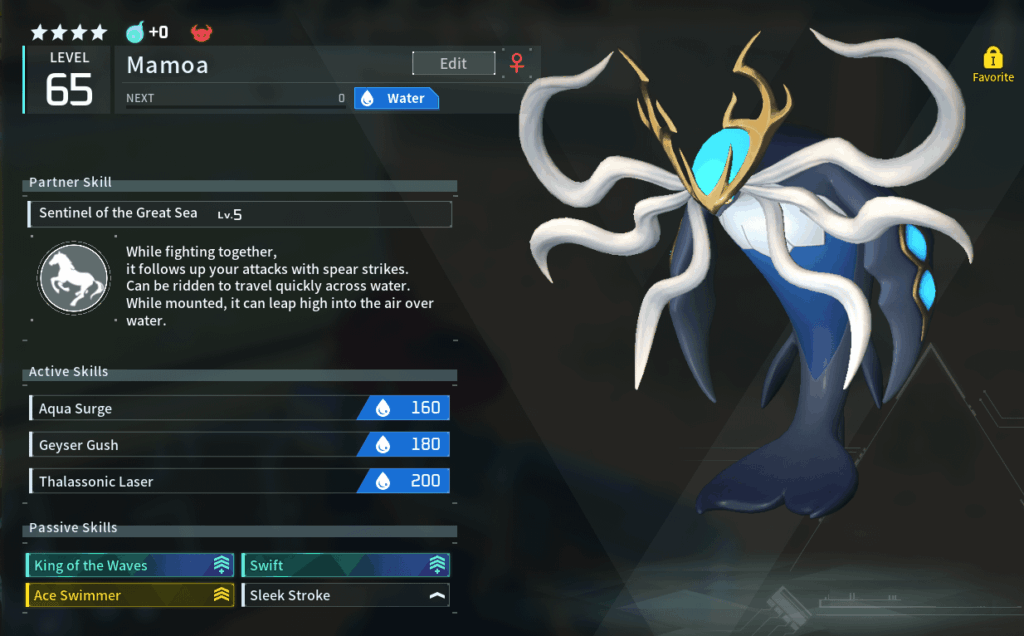Toggle the Favorite lock icon
The height and width of the screenshot is (636, 1024).
pyautogui.click(x=992, y=58)
